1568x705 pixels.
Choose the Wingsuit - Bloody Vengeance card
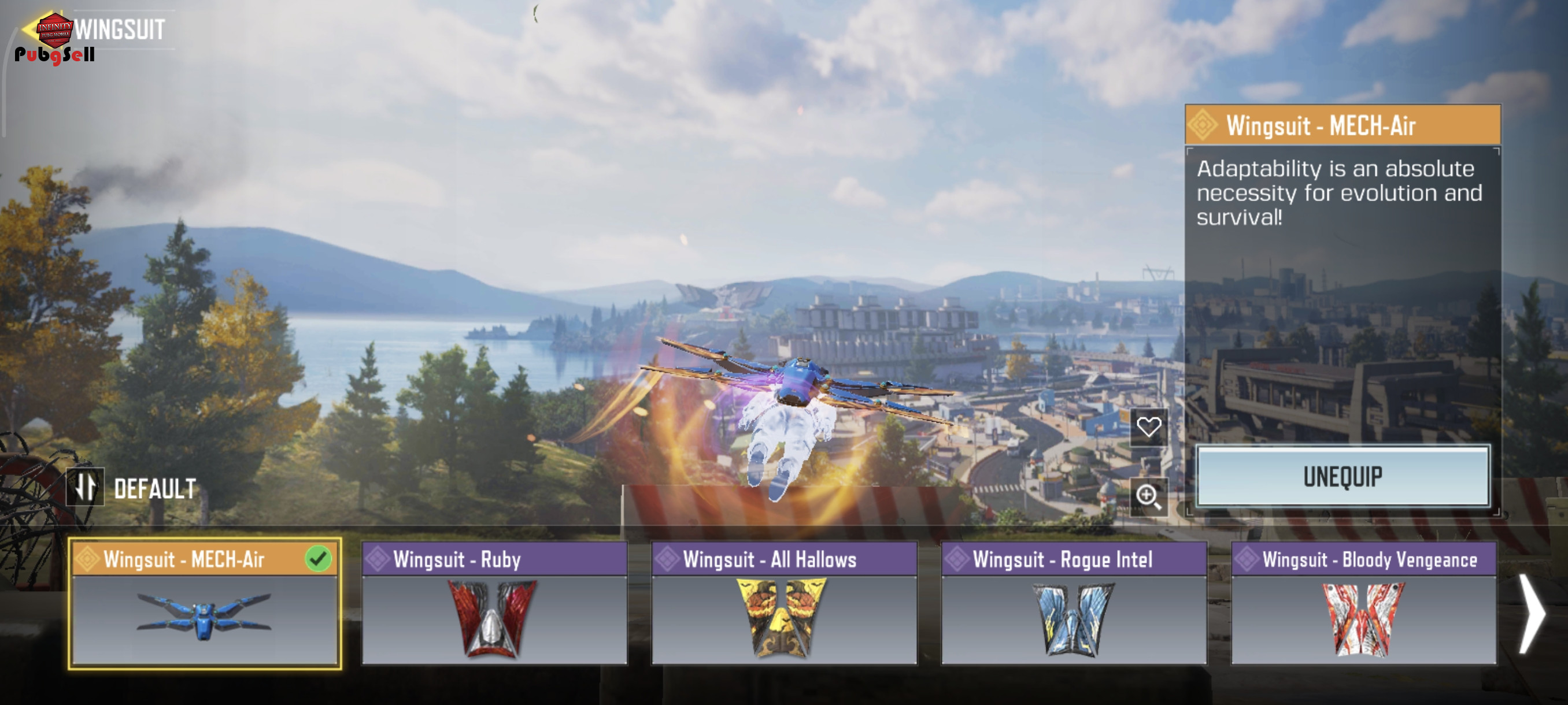point(1363,604)
